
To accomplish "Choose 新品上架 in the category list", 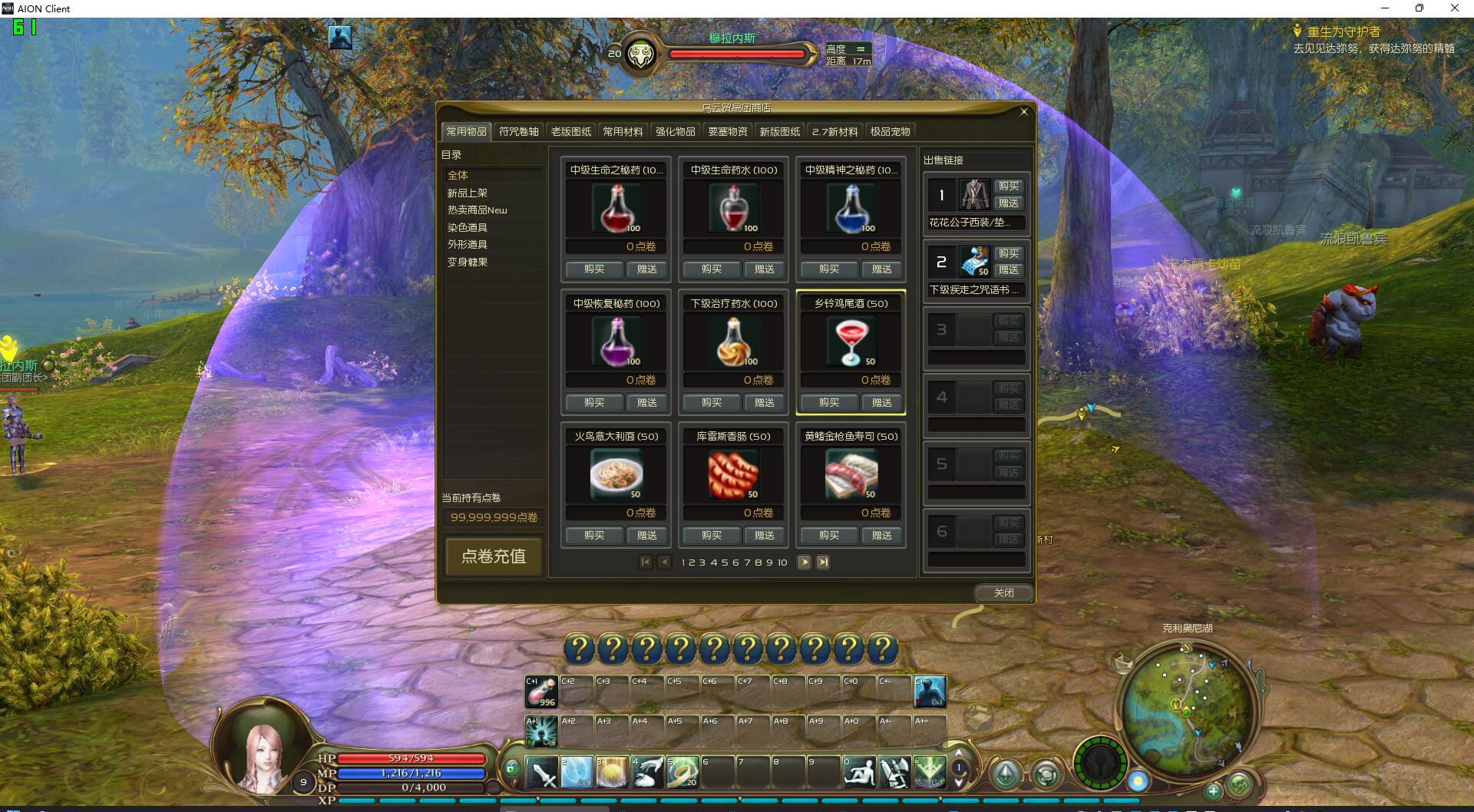I will click(x=468, y=193).
